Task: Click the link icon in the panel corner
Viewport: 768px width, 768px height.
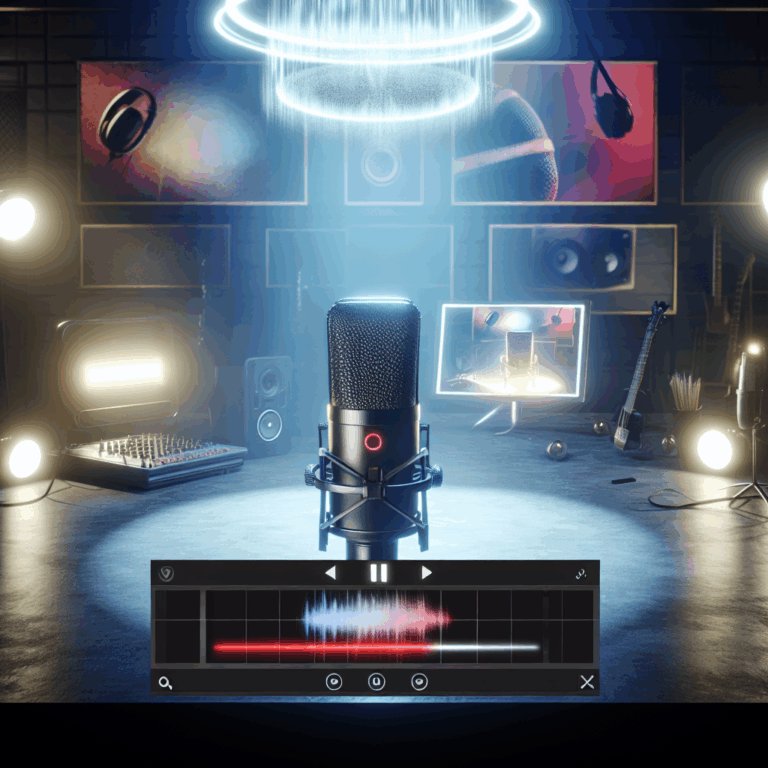Action: point(579,574)
